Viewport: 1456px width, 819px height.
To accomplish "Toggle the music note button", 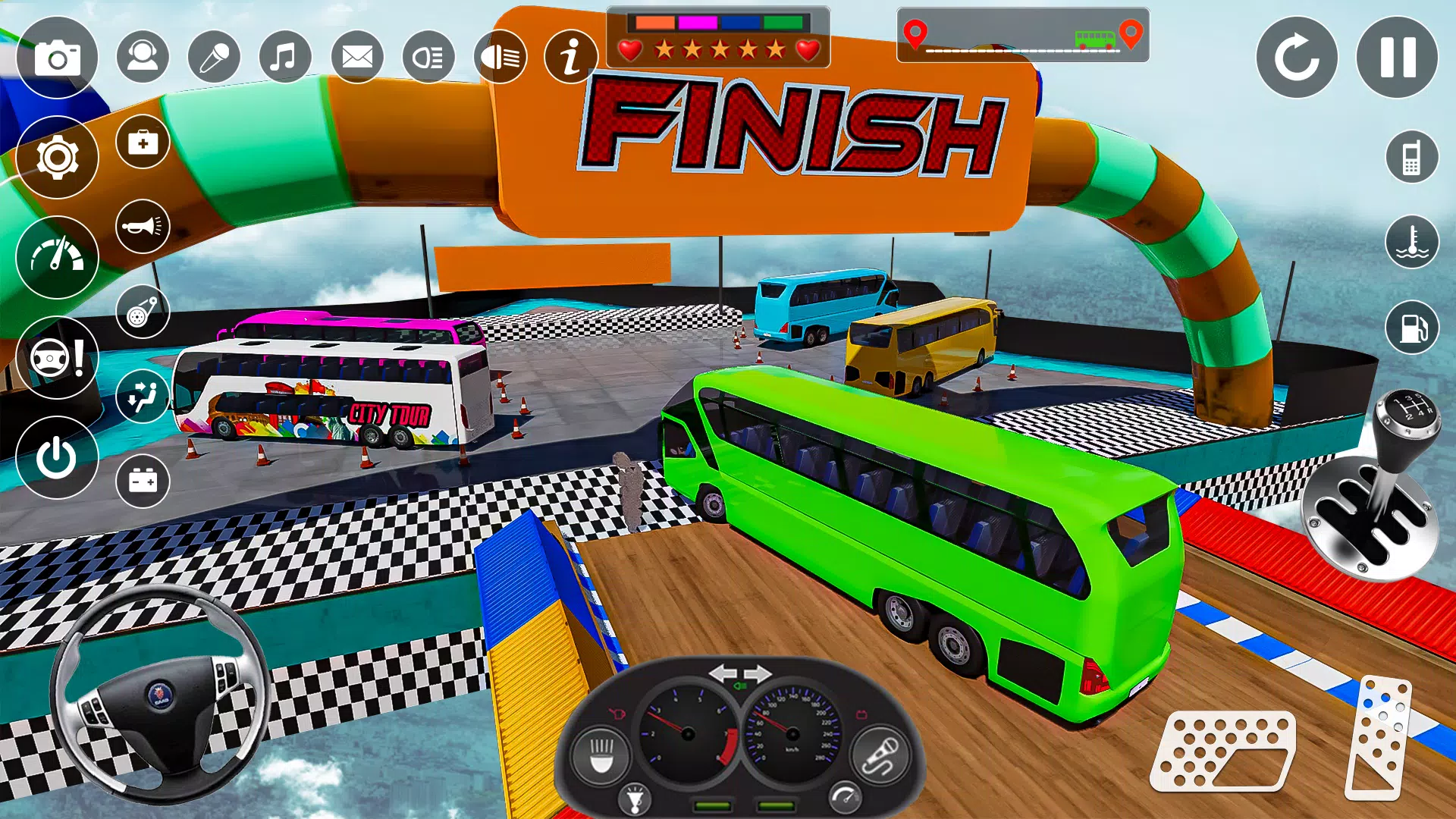I will (285, 57).
